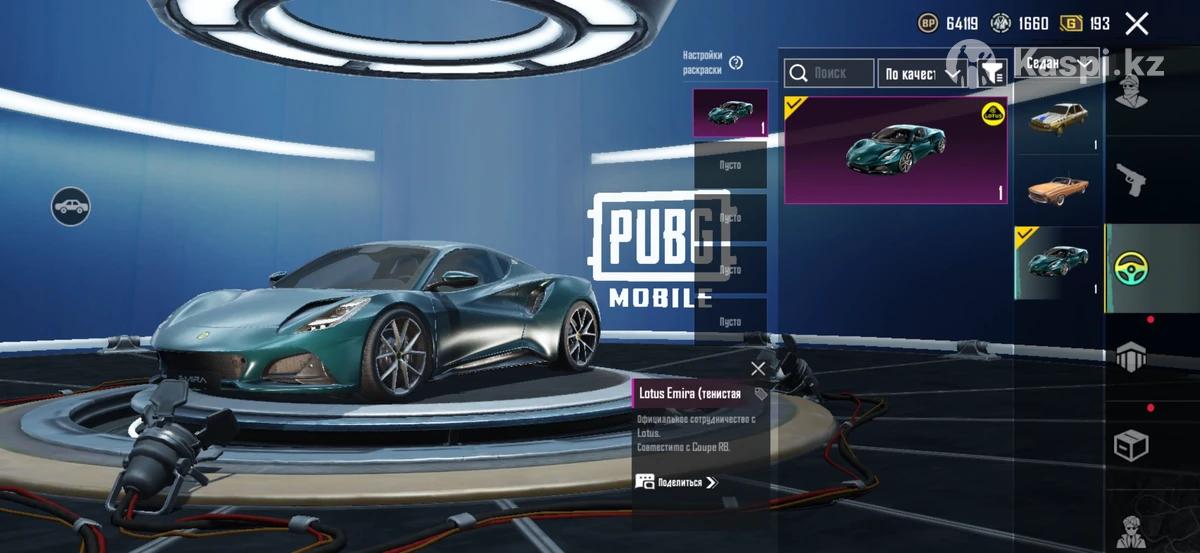Image resolution: width=1200 pixels, height=553 pixels.
Task: Select the equipped green Lotus thumbnail
Action: 1058,263
